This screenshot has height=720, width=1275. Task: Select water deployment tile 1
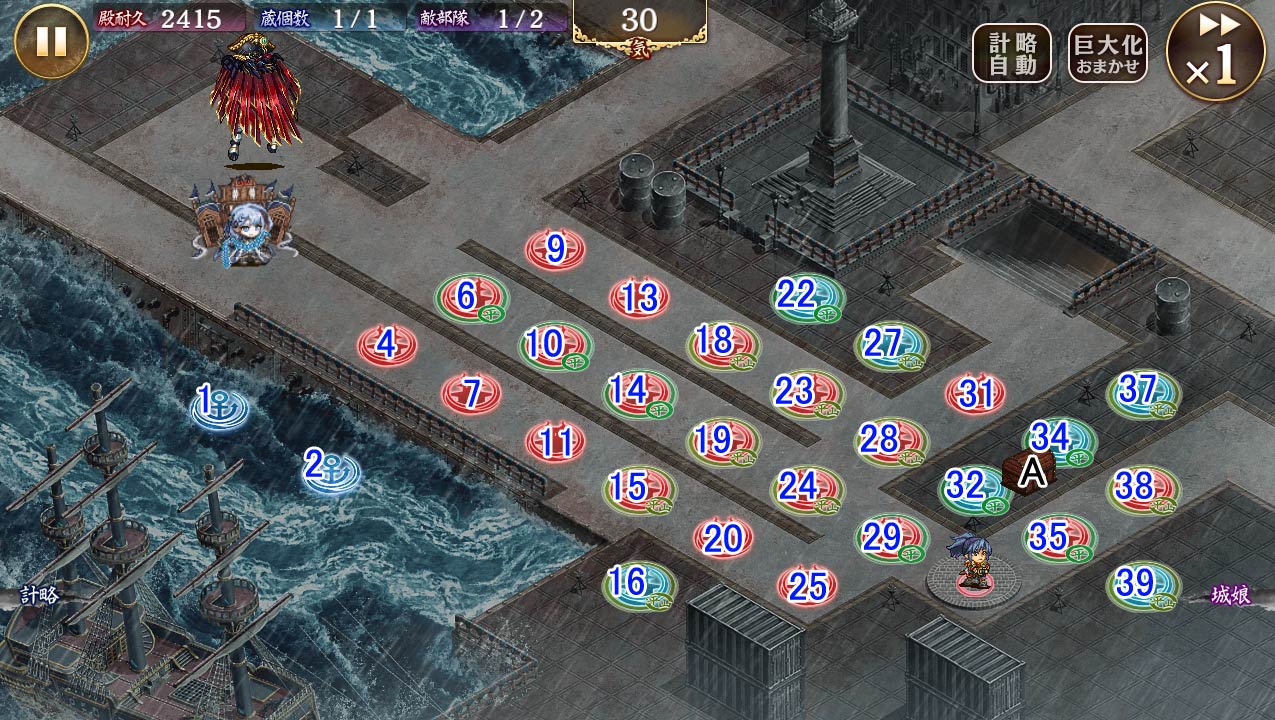point(219,406)
